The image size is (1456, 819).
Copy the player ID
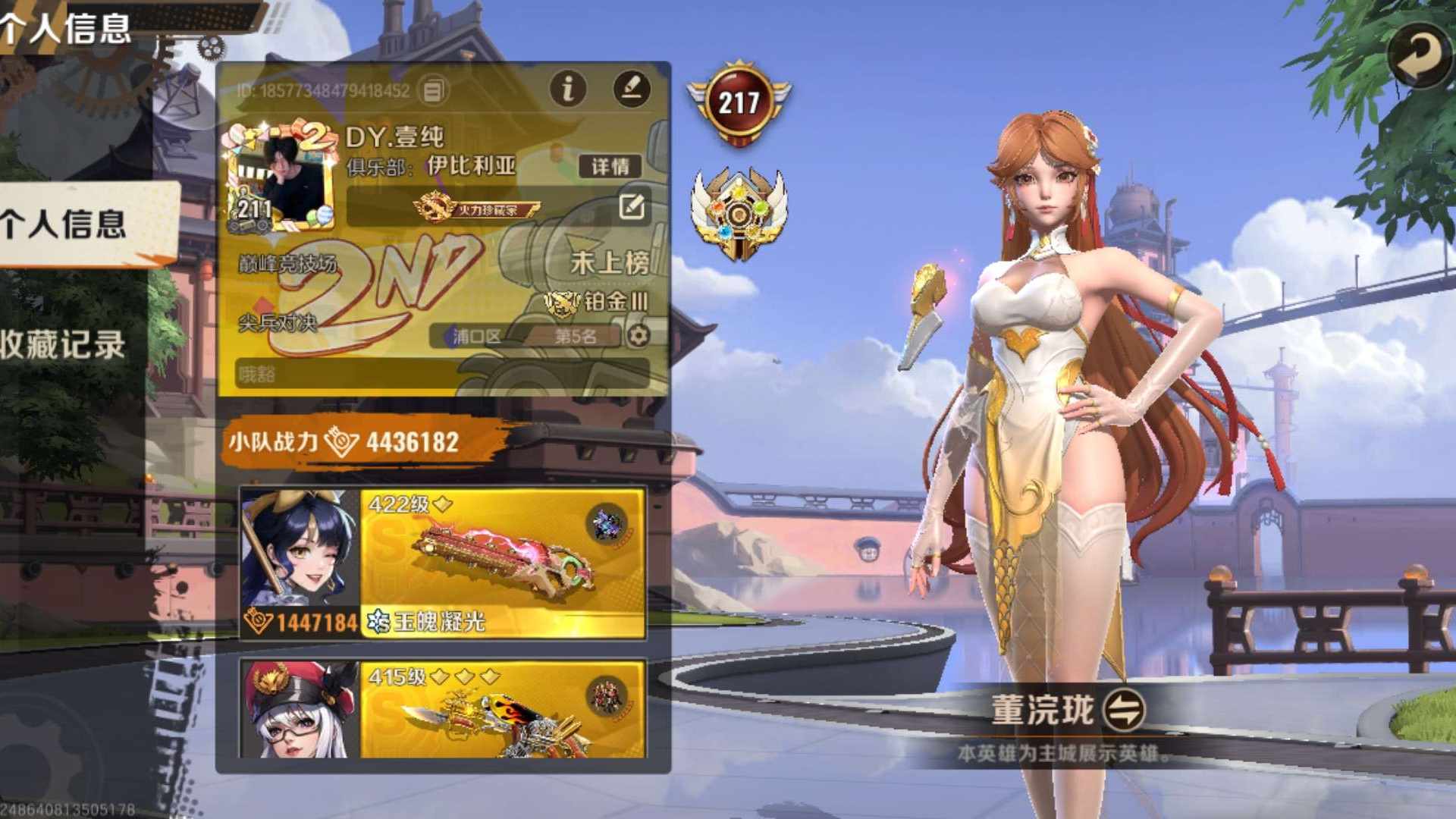[432, 92]
